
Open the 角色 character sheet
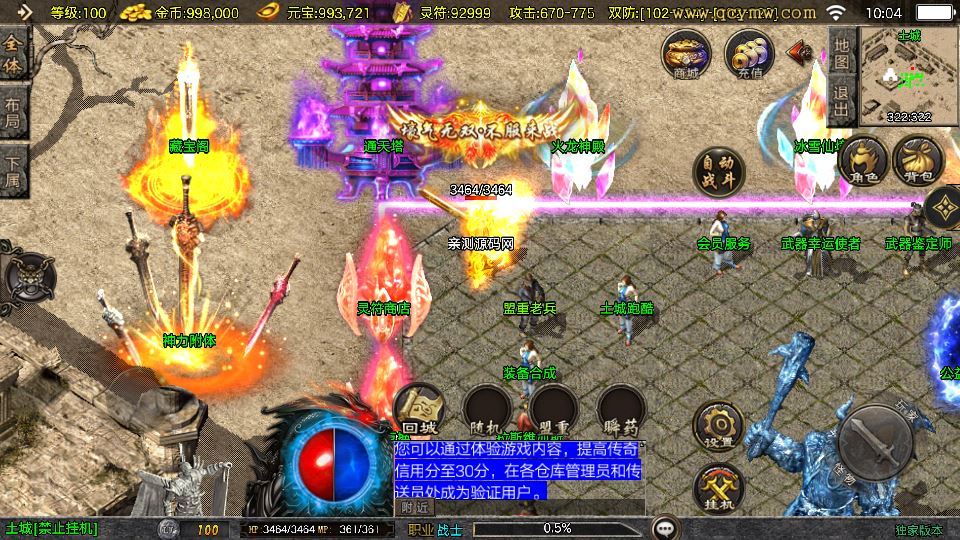click(864, 161)
